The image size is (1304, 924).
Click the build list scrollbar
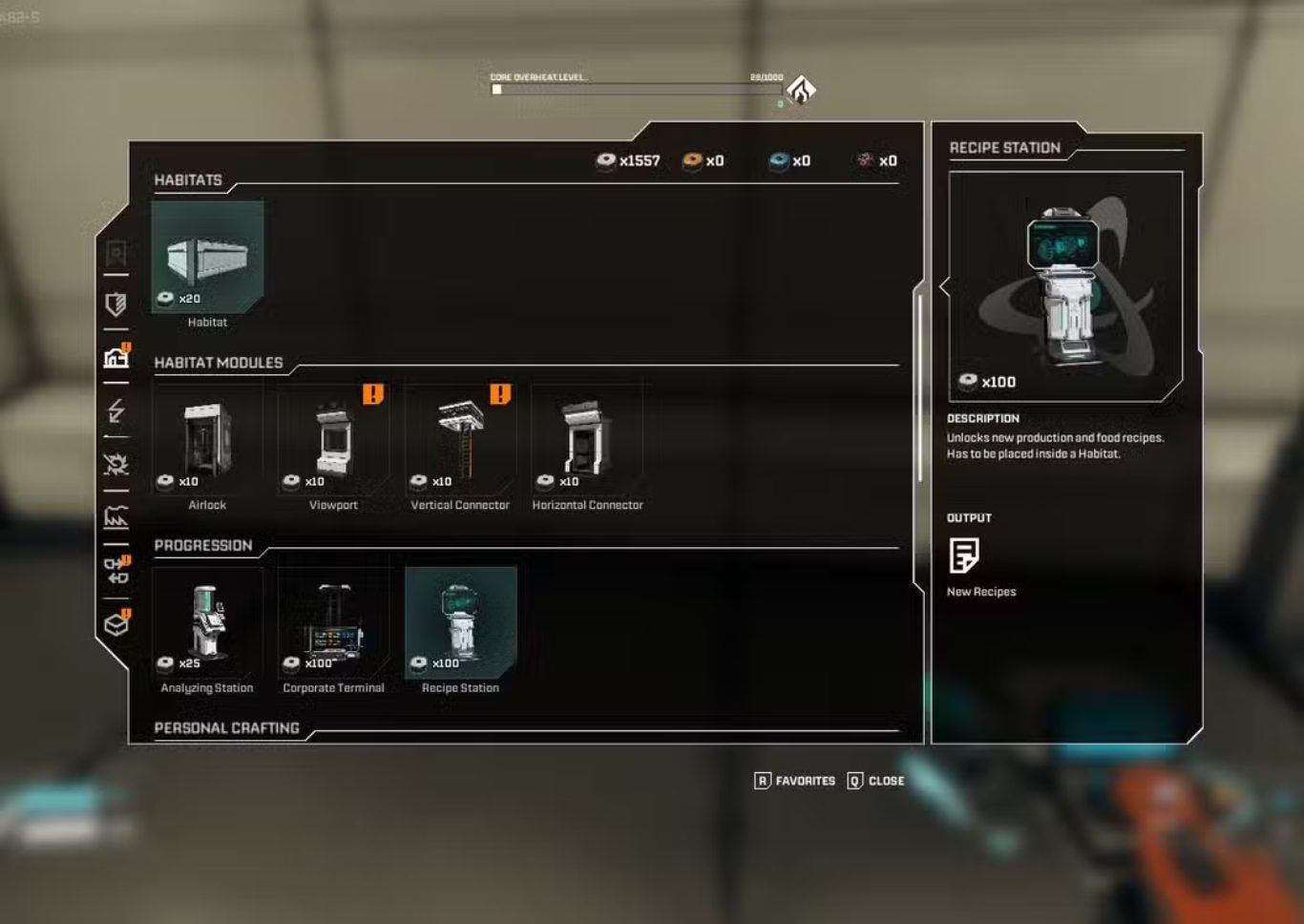click(x=919, y=387)
